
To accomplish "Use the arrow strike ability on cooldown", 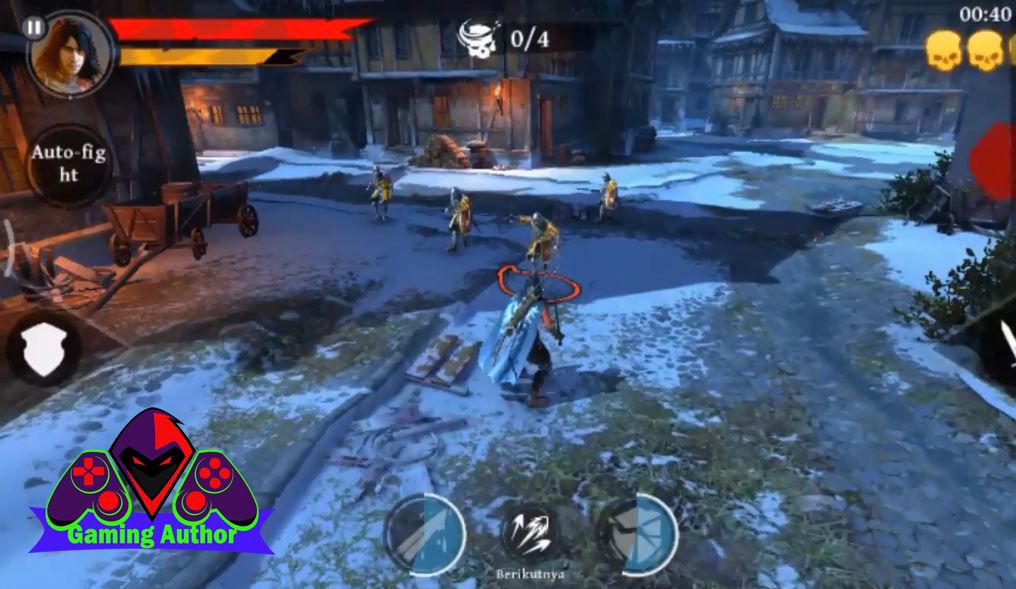I will point(426,533).
